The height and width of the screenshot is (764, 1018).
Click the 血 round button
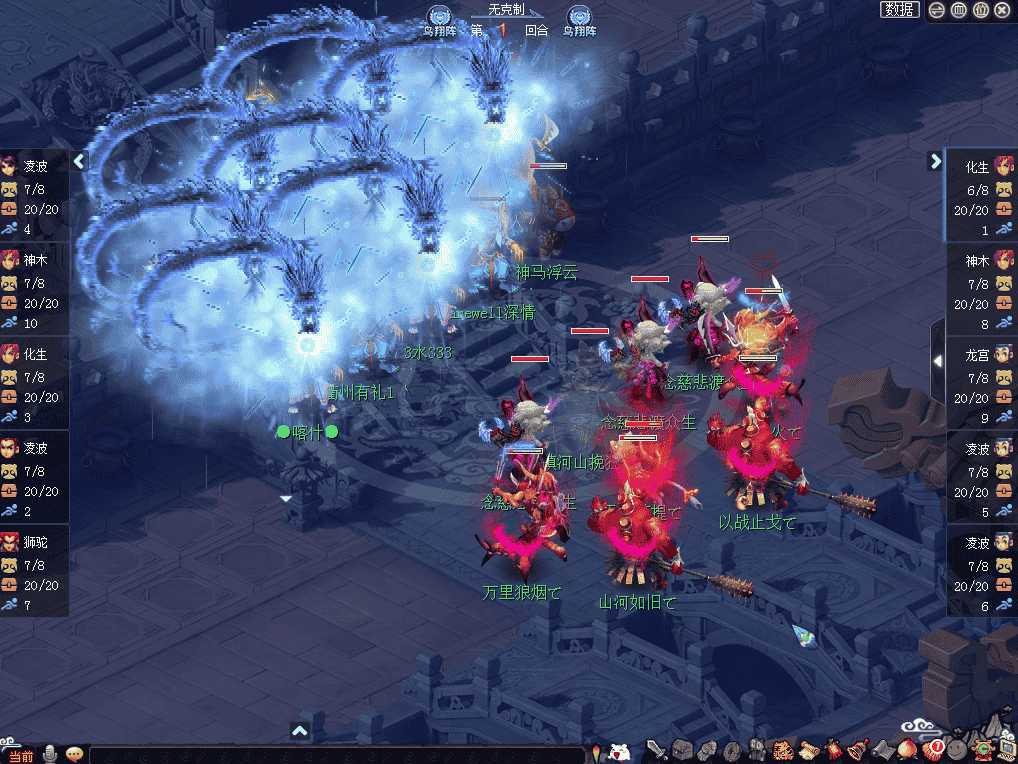958,10
